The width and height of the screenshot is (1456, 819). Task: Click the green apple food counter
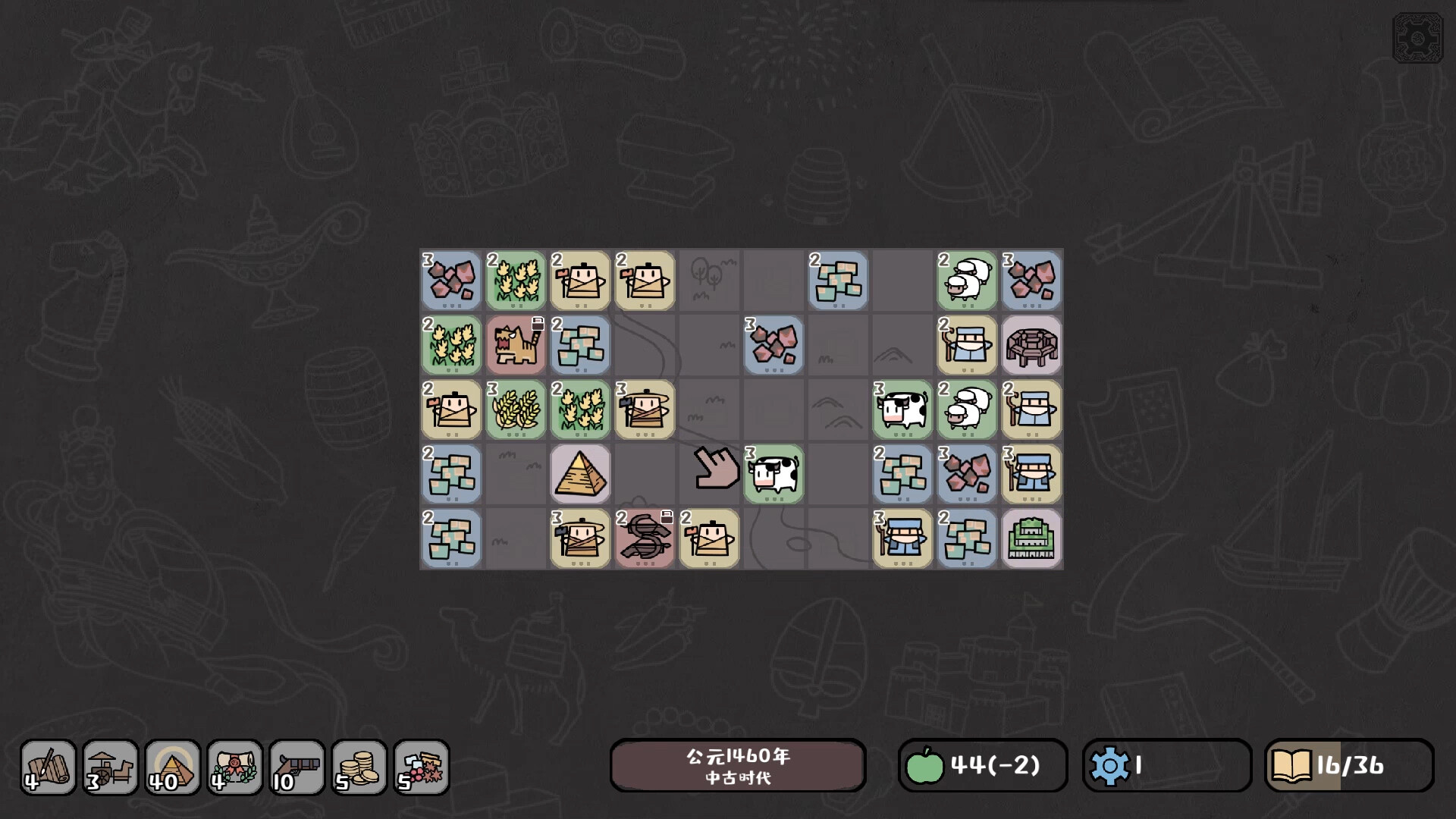pos(926,766)
